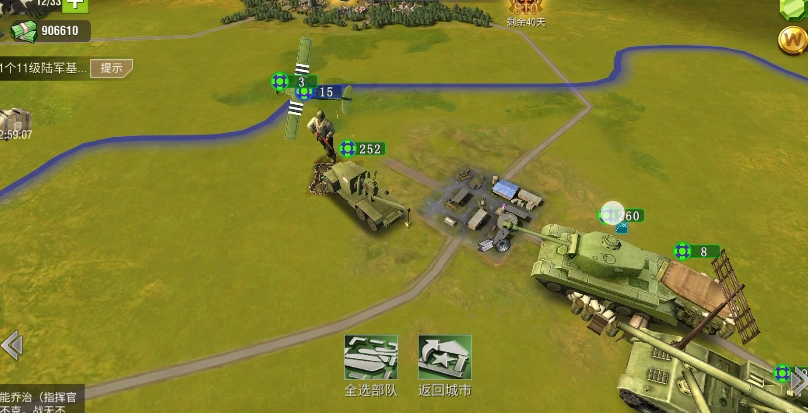Open the gold W coin icon
This screenshot has width=808, height=413.
coord(792,40)
